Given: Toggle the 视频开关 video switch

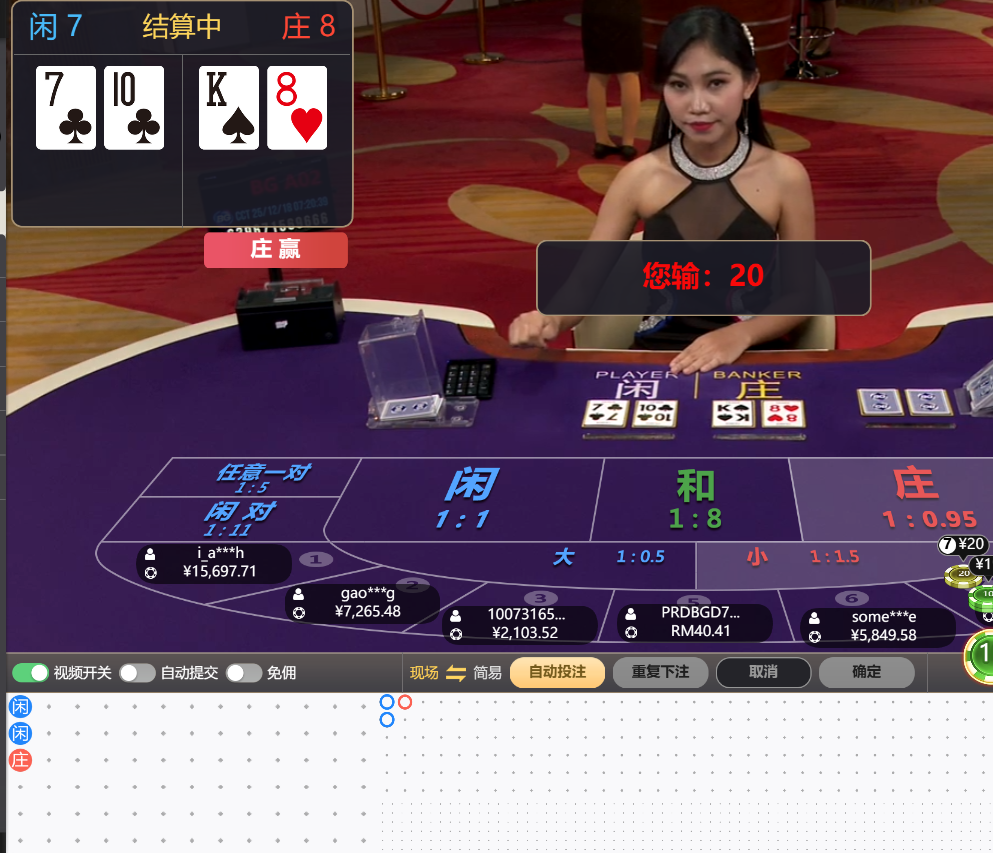Looking at the screenshot, I should tap(30, 673).
